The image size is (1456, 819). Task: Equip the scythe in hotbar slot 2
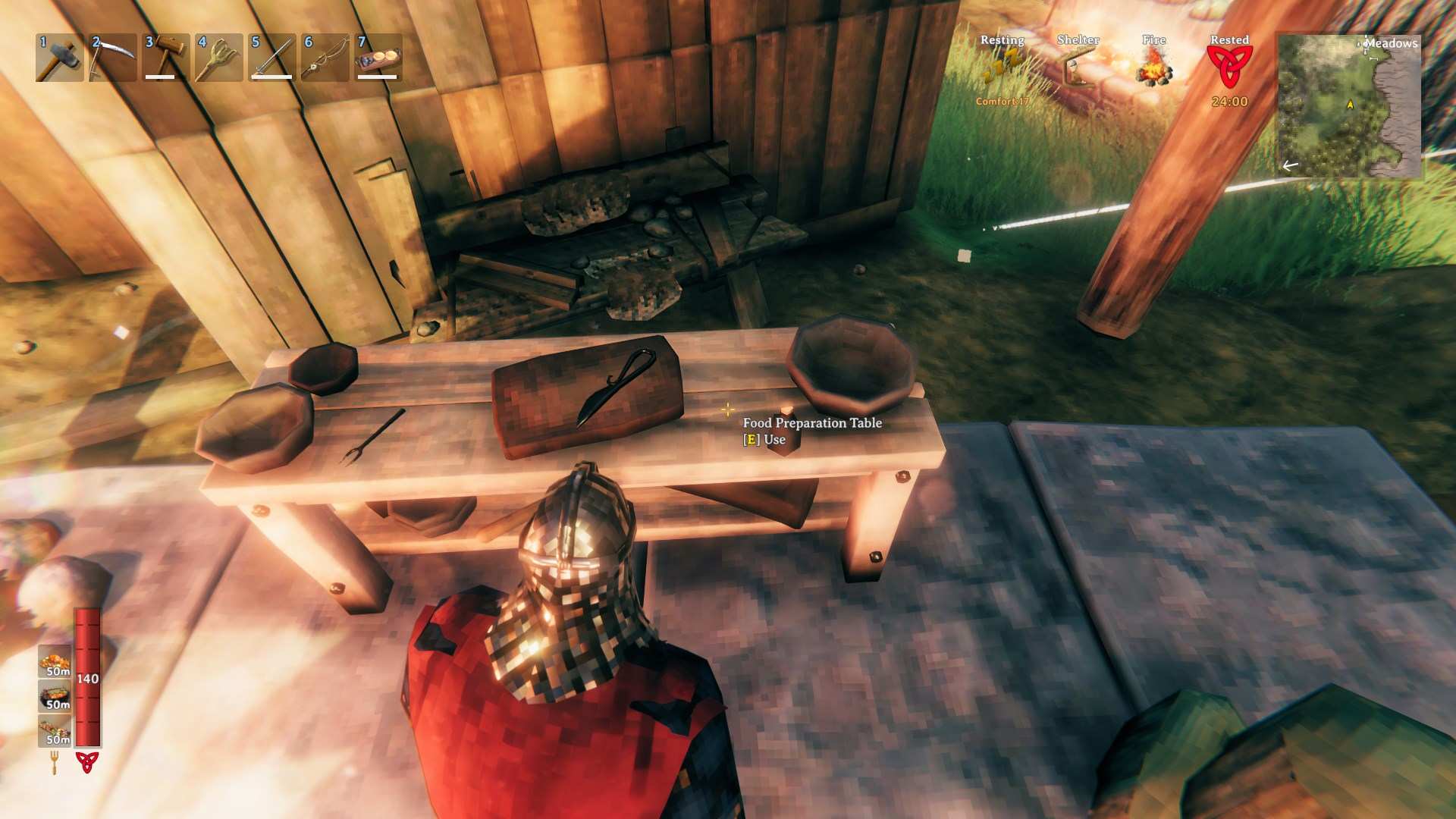(112, 58)
